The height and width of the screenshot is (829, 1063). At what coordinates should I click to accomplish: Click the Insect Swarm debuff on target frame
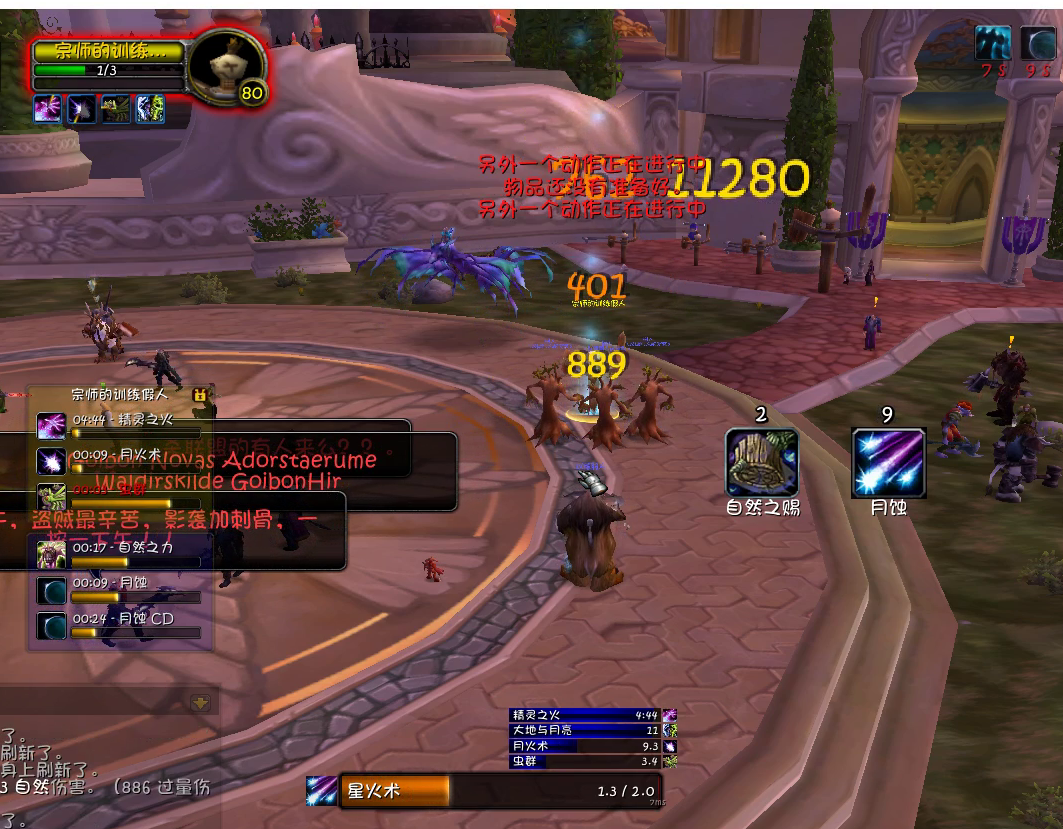[116, 109]
